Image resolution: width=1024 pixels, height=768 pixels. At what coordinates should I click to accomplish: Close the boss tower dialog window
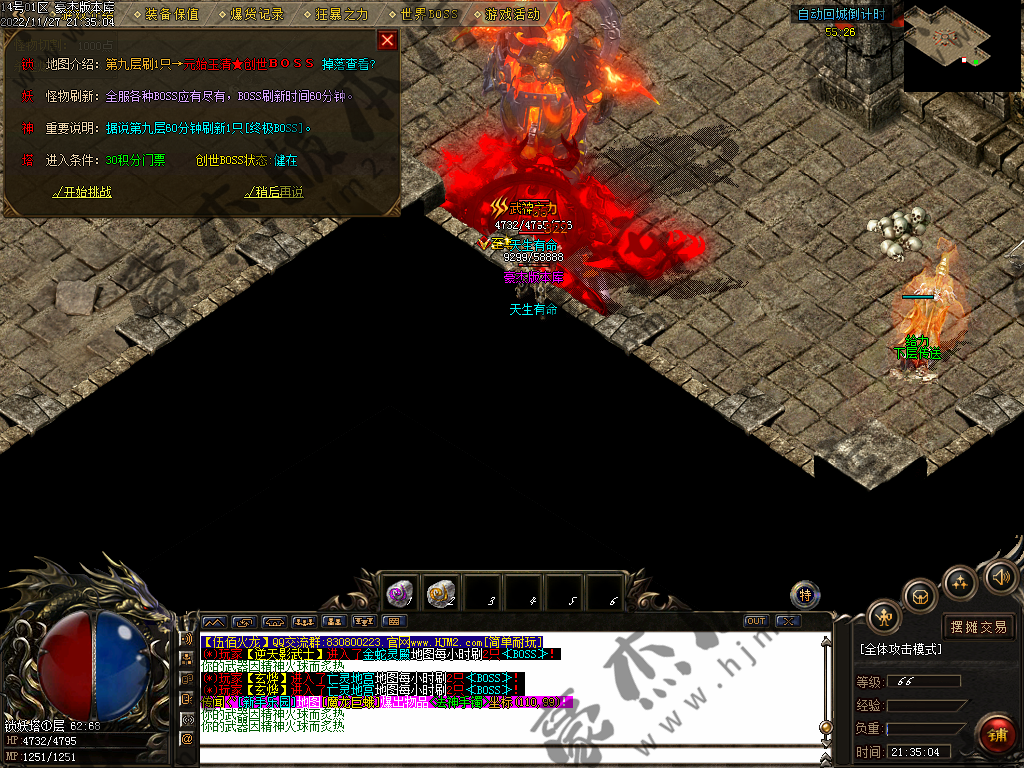point(387,40)
